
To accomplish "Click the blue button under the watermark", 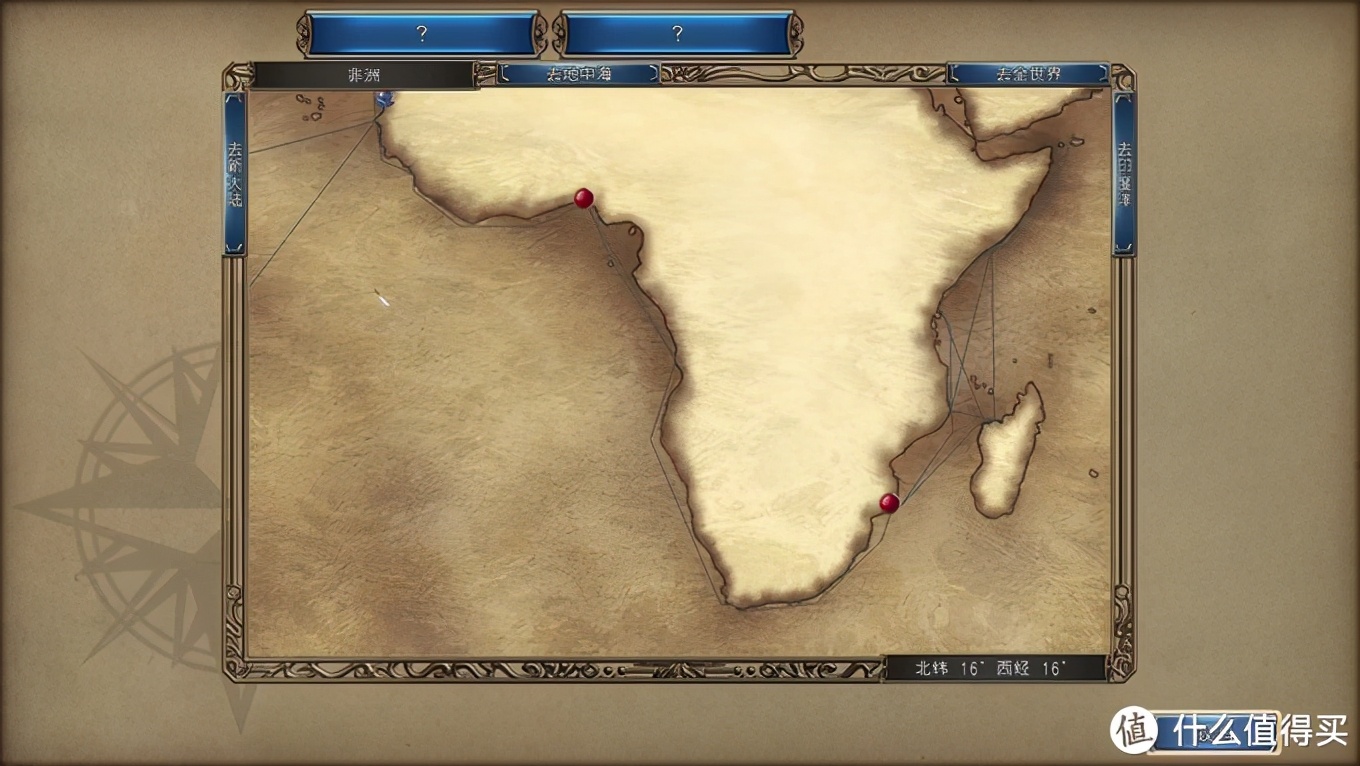I will 1212,733.
